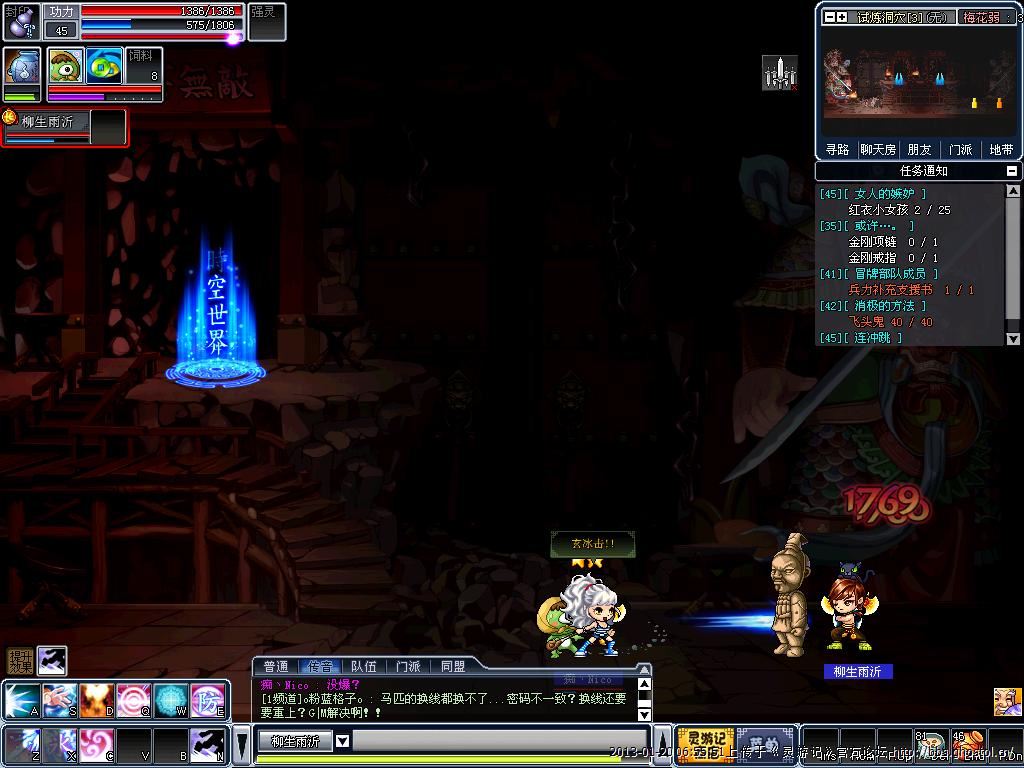Switch to the 普通 chat tab

coord(276,666)
